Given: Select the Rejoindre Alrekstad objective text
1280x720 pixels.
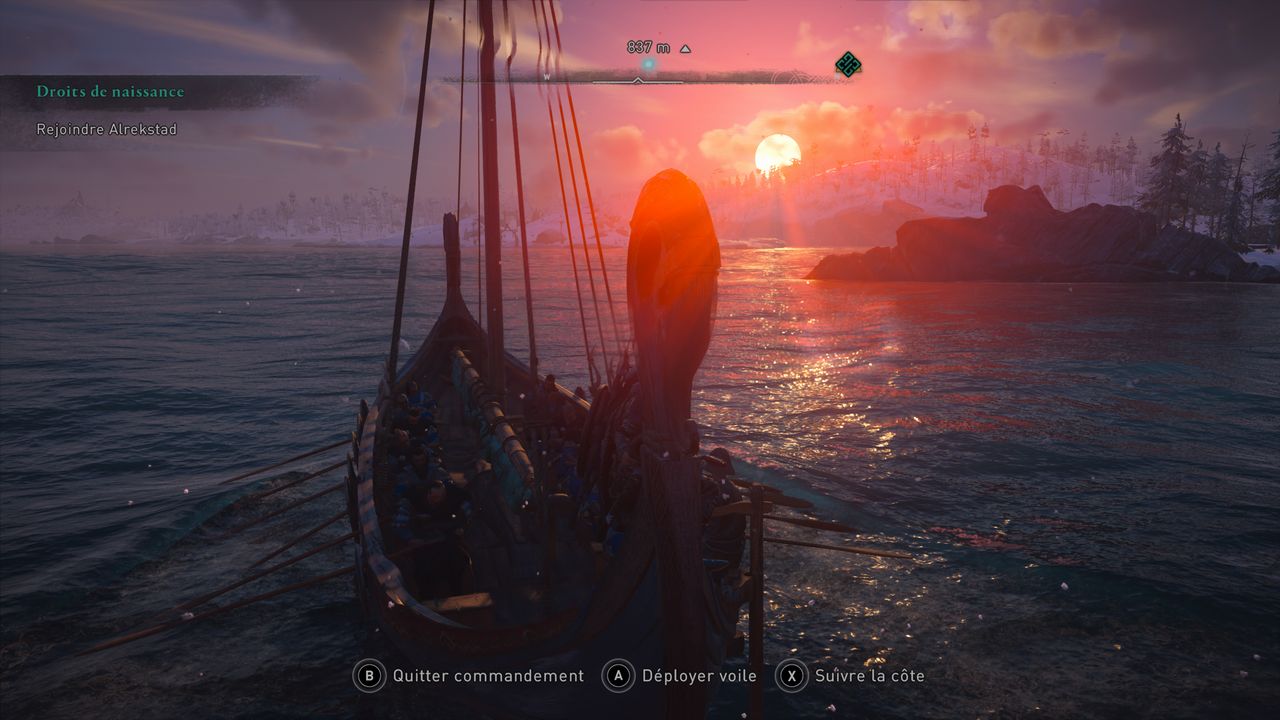Looking at the screenshot, I should (107, 129).
